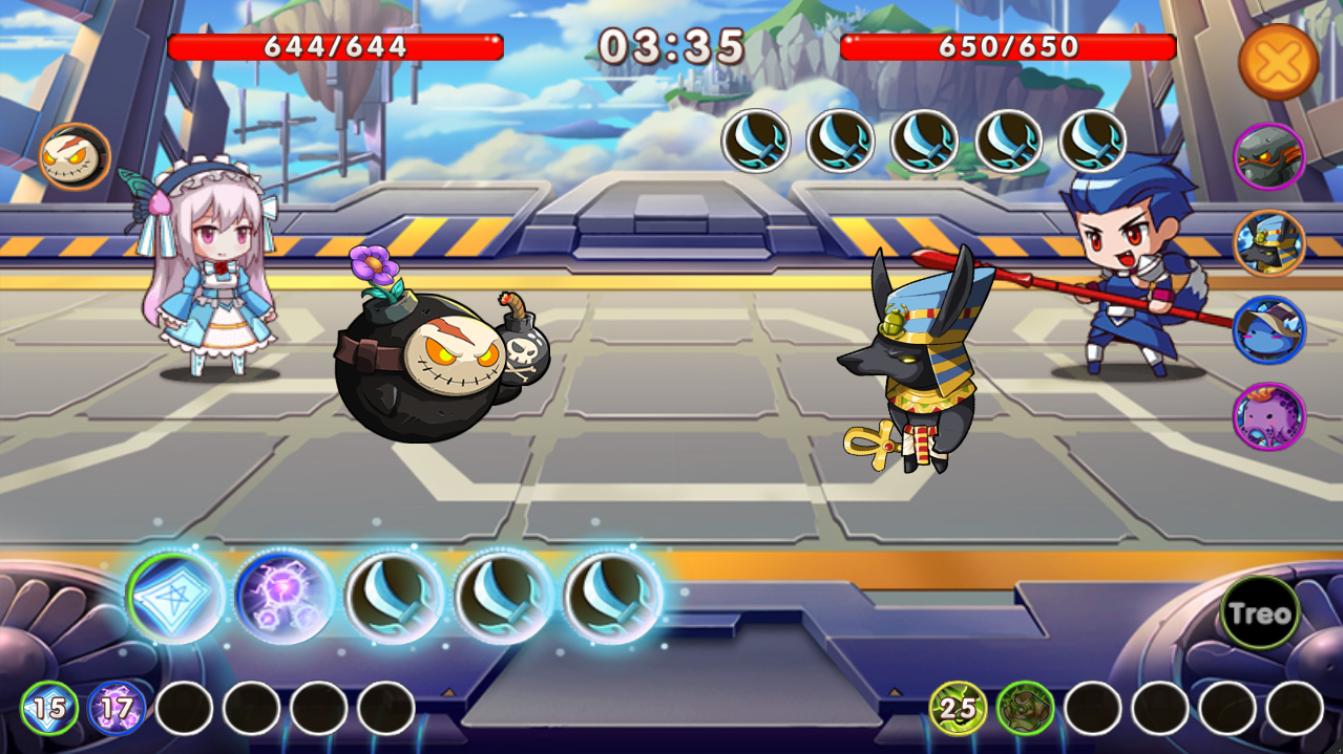Select the Anubis jackal portrait

[1269, 244]
